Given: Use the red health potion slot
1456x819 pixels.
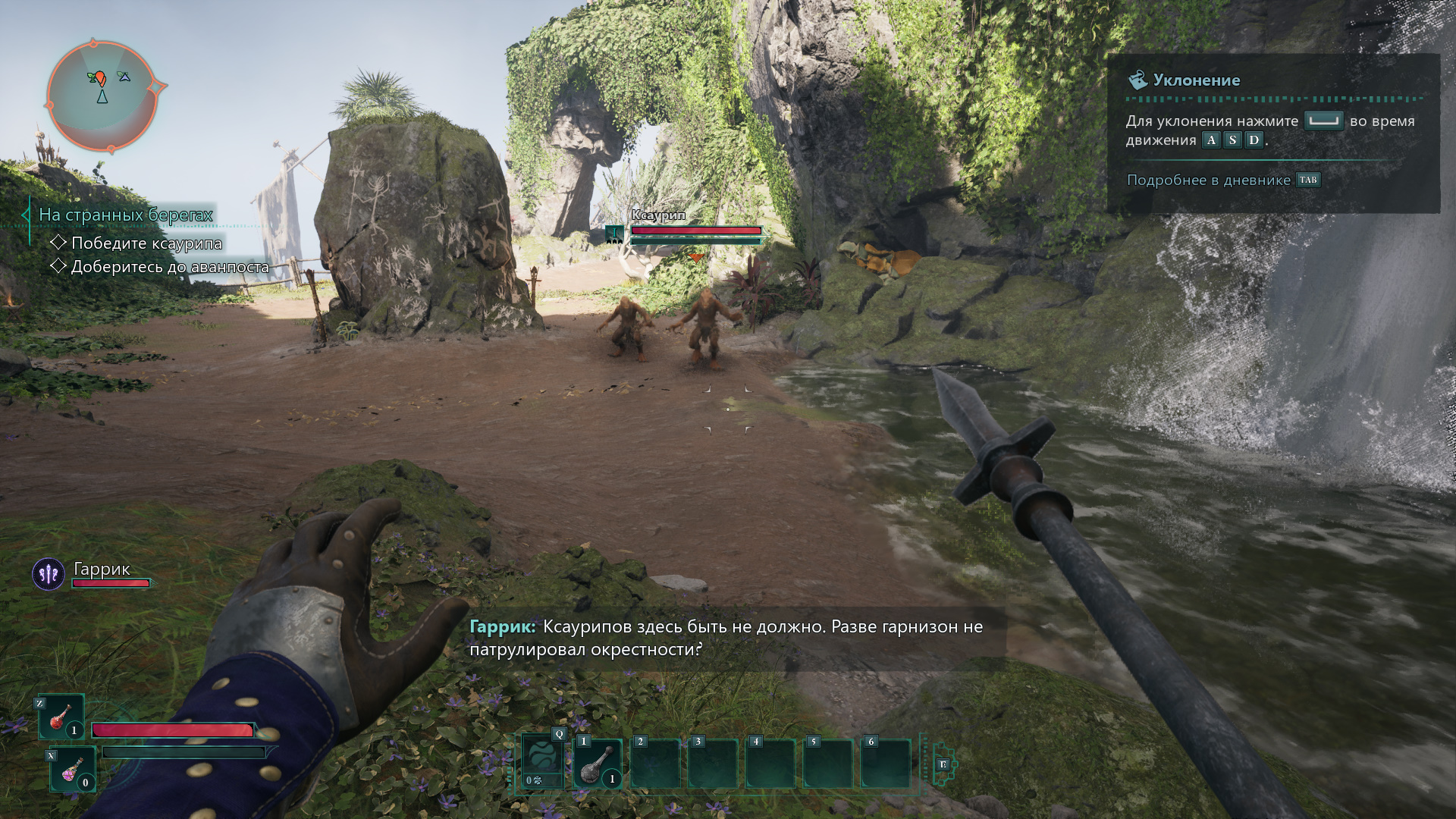Looking at the screenshot, I should (61, 717).
